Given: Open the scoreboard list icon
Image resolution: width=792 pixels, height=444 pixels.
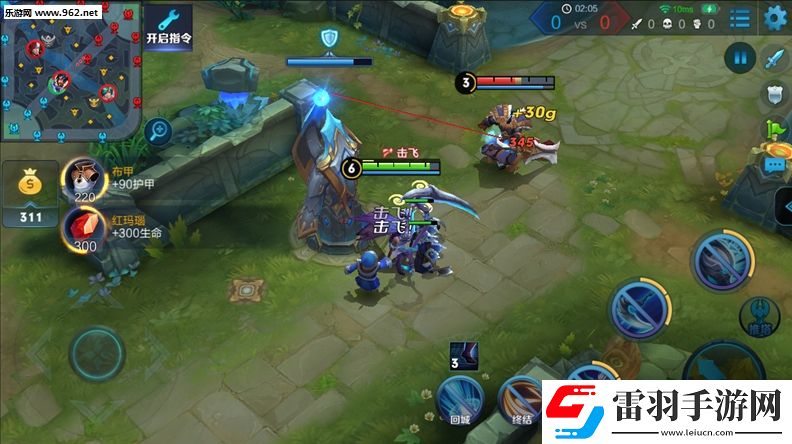Looking at the screenshot, I should 739,18.
